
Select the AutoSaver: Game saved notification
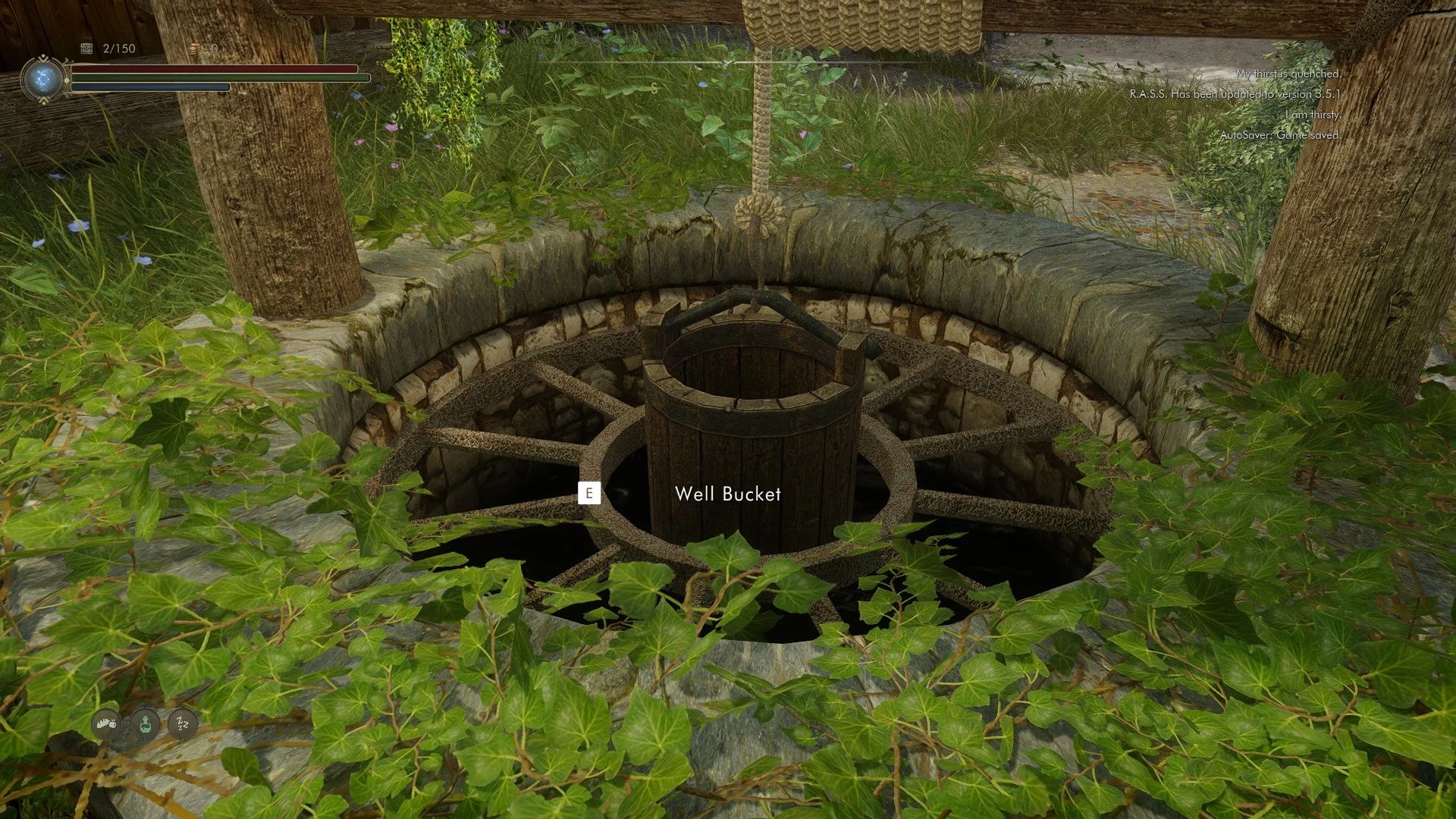pos(1282,135)
